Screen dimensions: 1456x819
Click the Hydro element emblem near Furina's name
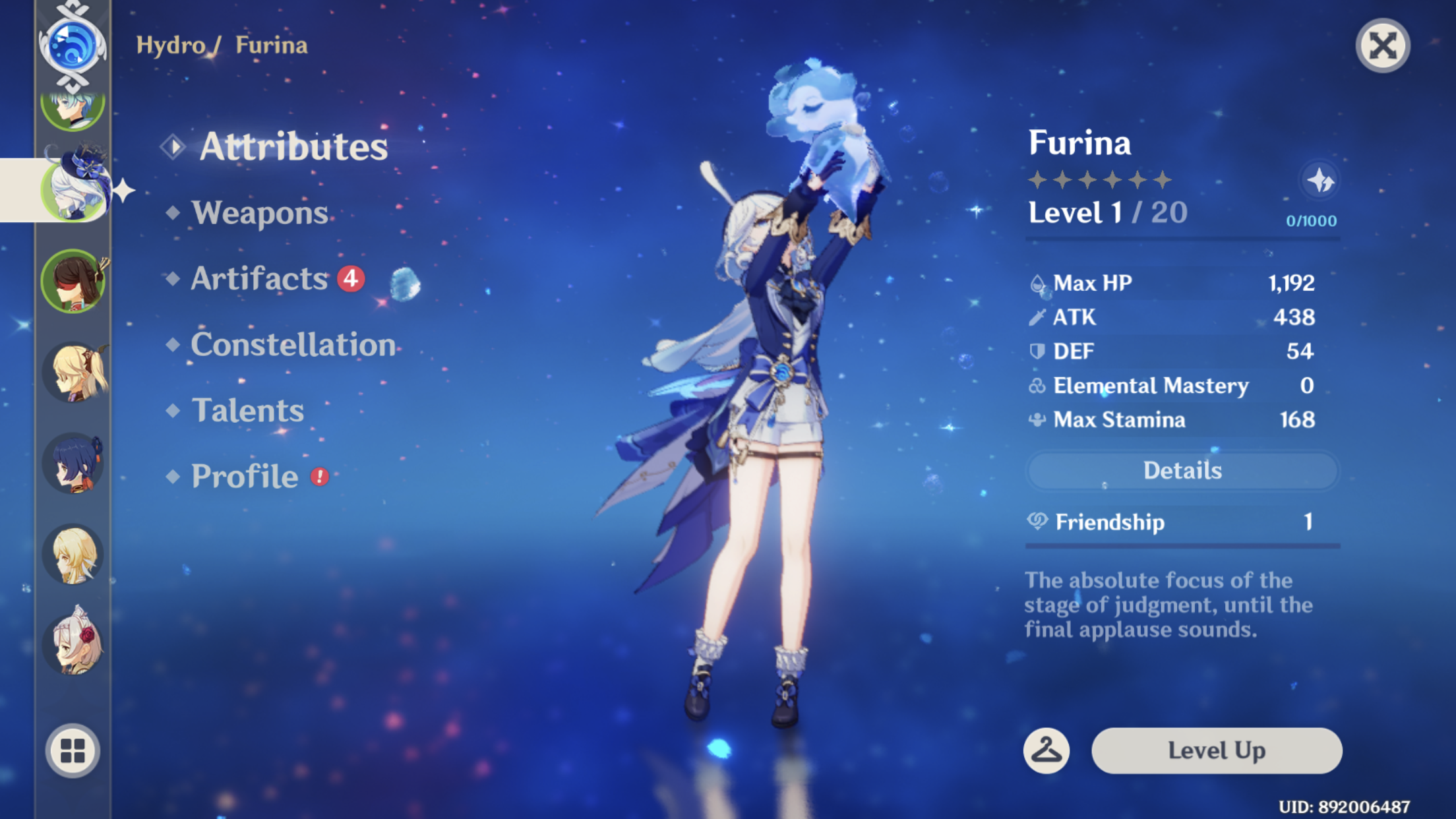(73, 43)
